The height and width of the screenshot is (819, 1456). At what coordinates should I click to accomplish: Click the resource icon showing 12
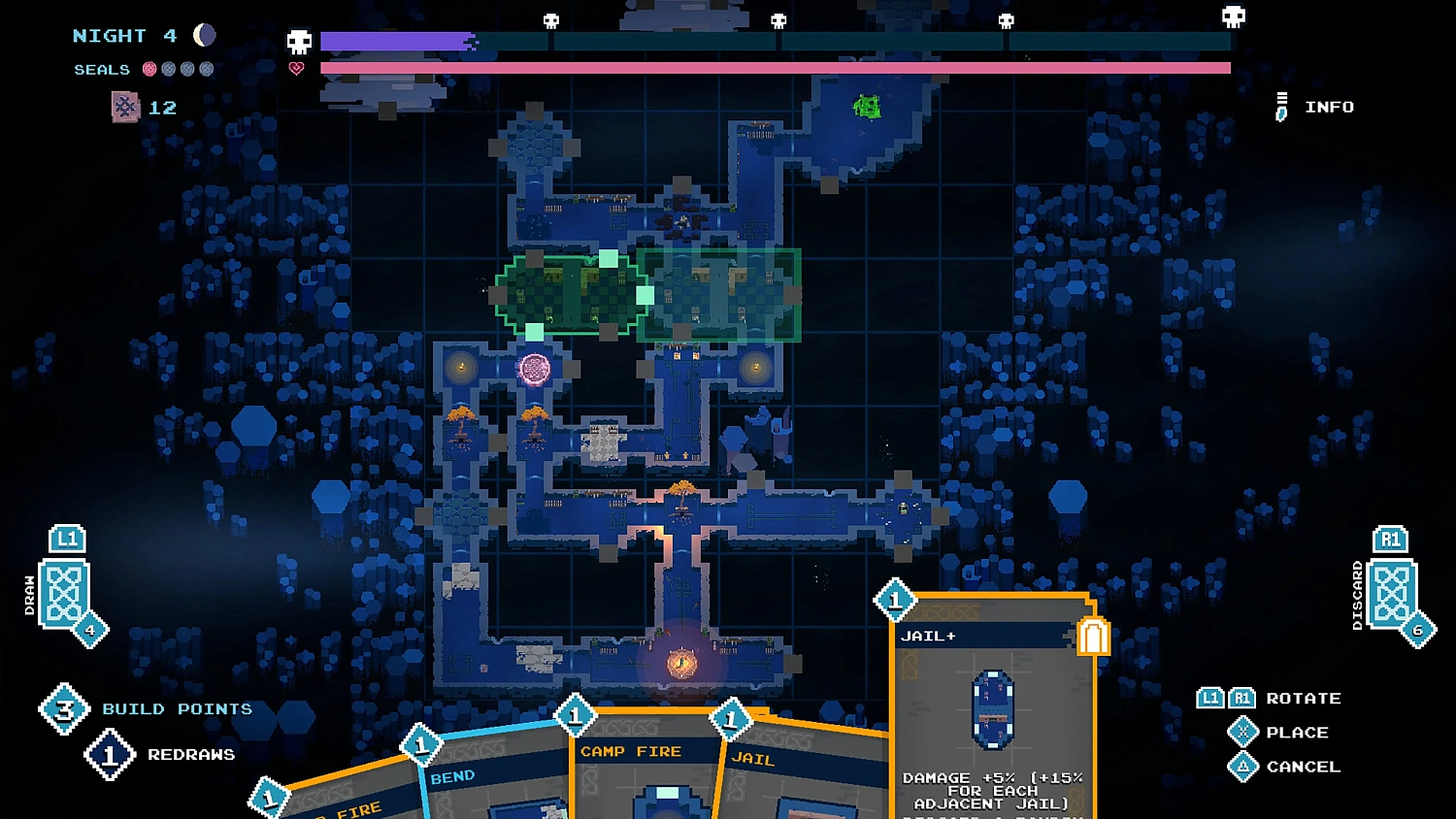[124, 105]
